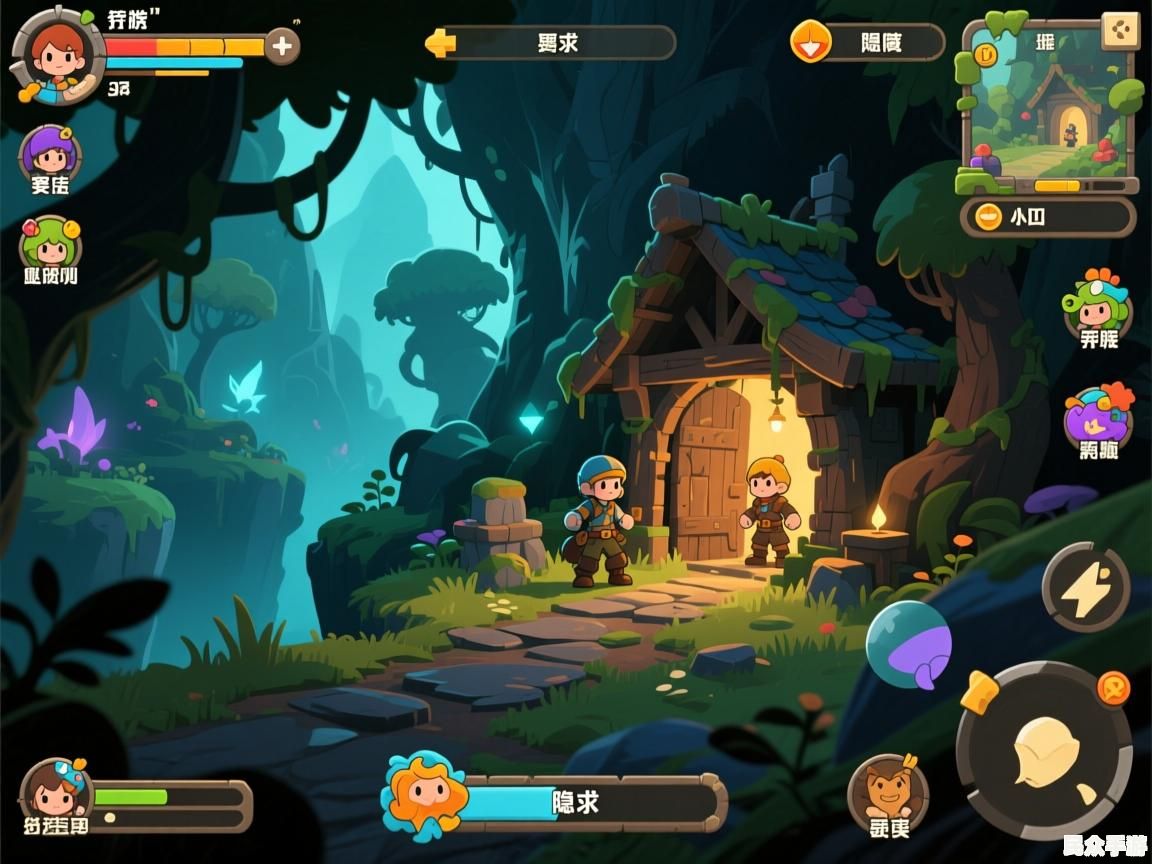Select the purple-haired character icon
The width and height of the screenshot is (1152, 864).
(50, 153)
